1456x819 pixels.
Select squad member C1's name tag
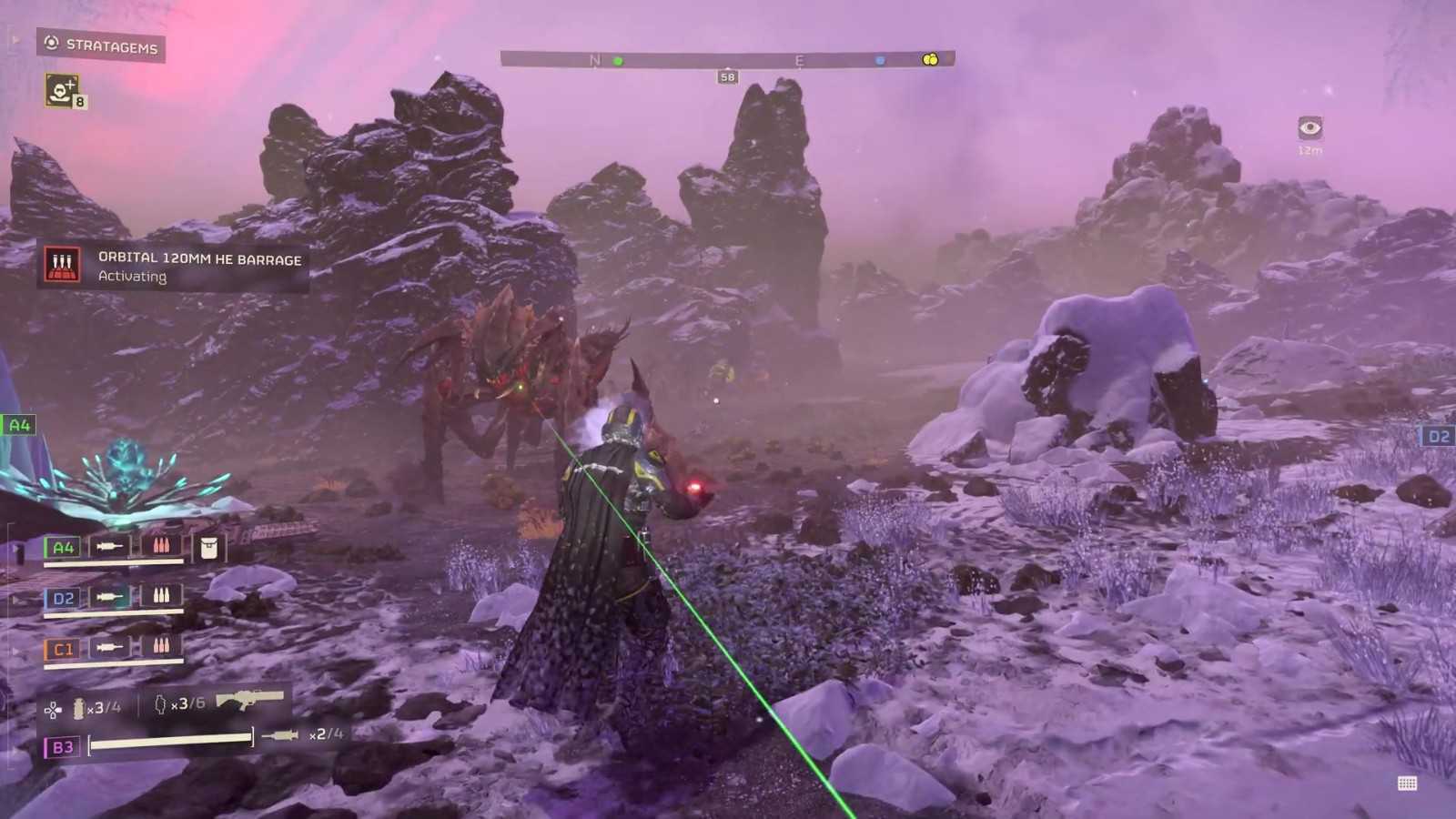63,649
